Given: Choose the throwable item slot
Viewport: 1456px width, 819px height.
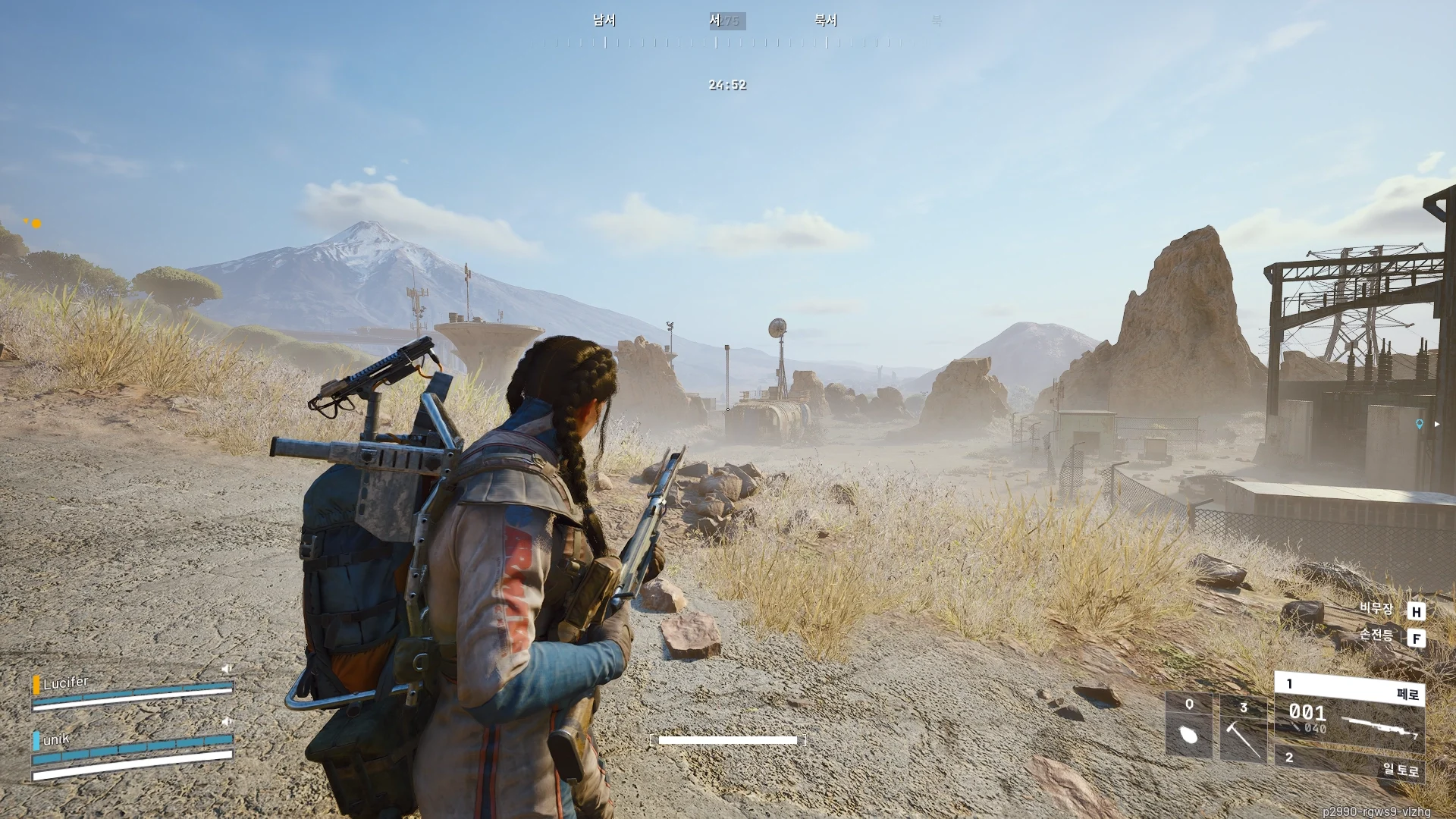Looking at the screenshot, I should point(1188,726).
